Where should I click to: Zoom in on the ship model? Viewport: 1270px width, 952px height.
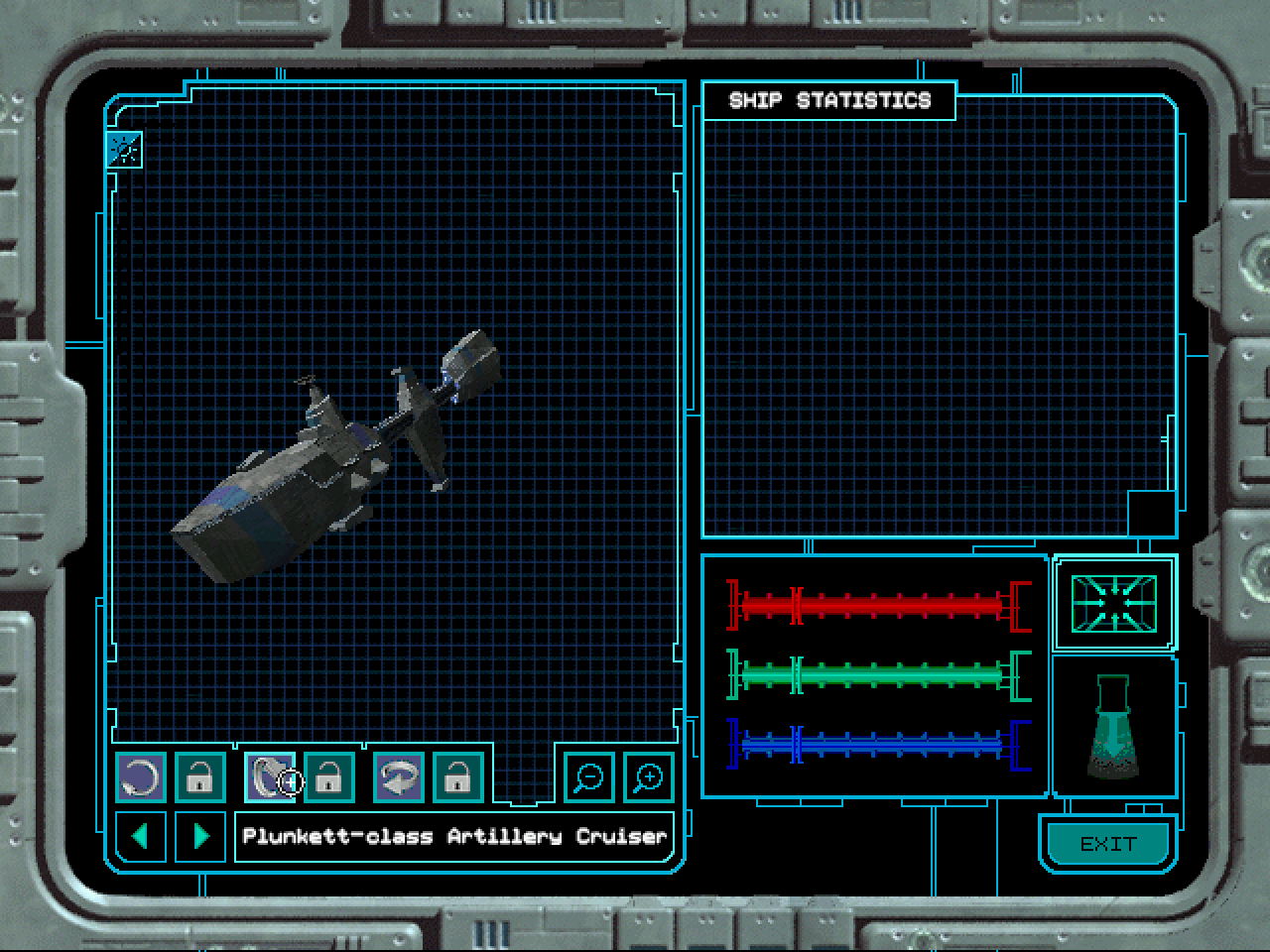tap(649, 777)
